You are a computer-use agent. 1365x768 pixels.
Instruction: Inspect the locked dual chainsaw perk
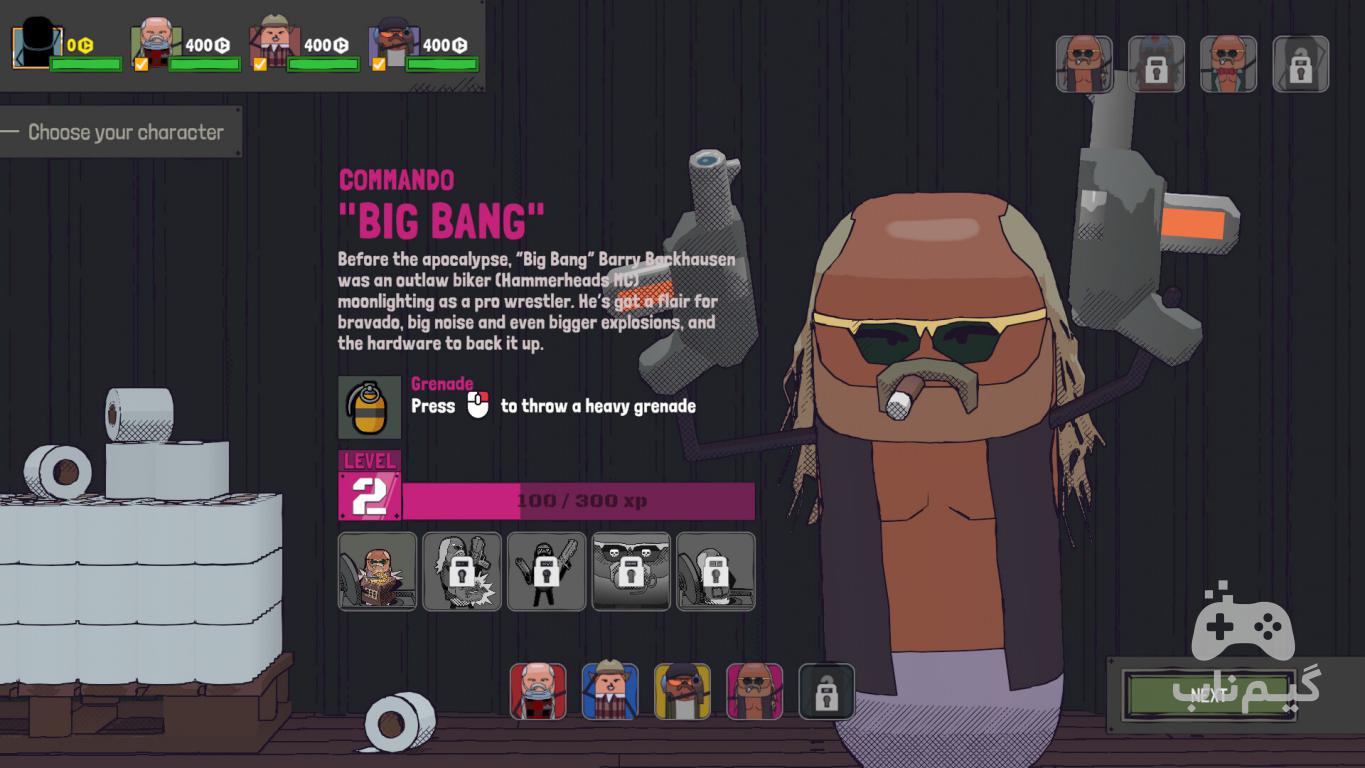pyautogui.click(x=546, y=571)
